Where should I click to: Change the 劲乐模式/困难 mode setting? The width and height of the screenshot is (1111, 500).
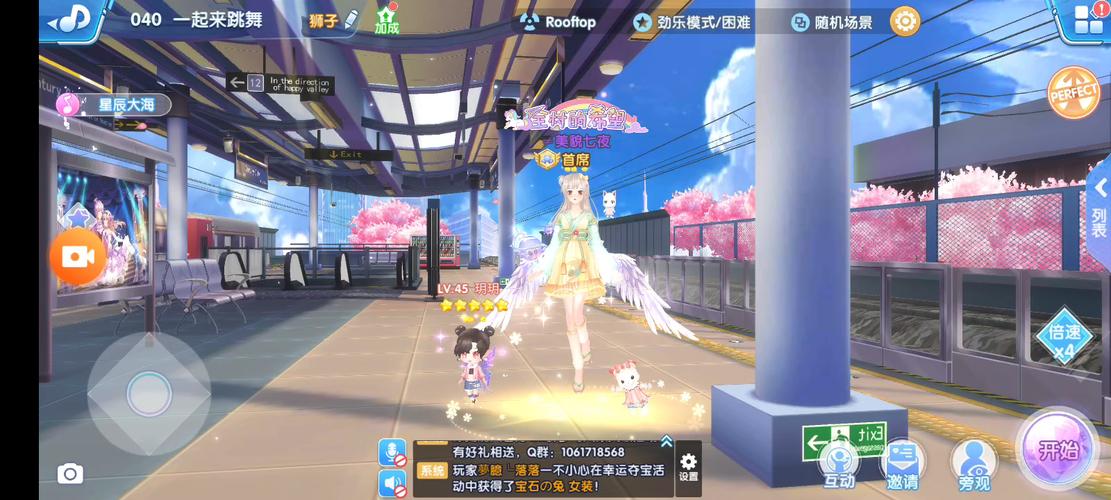[692, 22]
